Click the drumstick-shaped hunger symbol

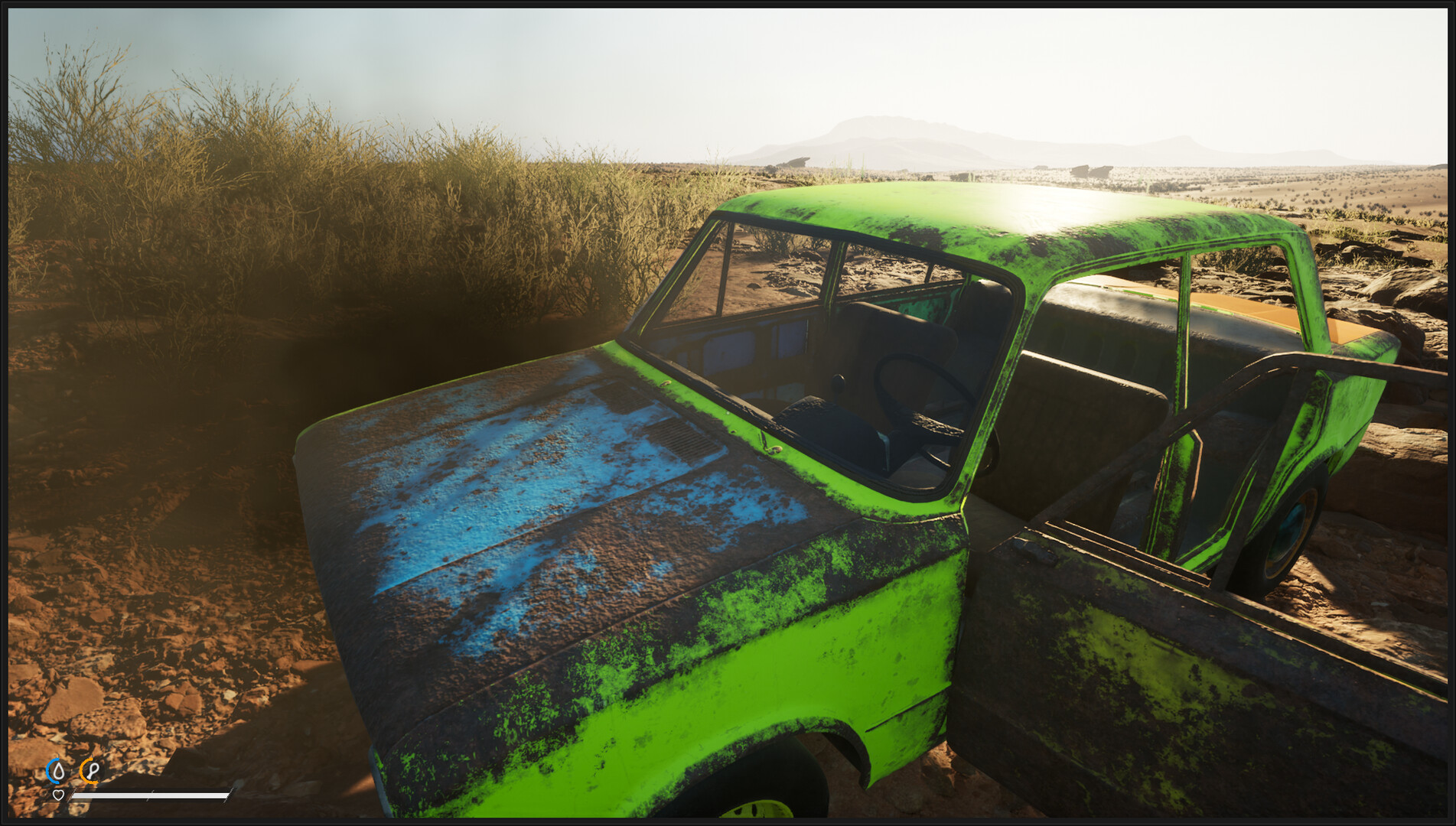tap(93, 771)
